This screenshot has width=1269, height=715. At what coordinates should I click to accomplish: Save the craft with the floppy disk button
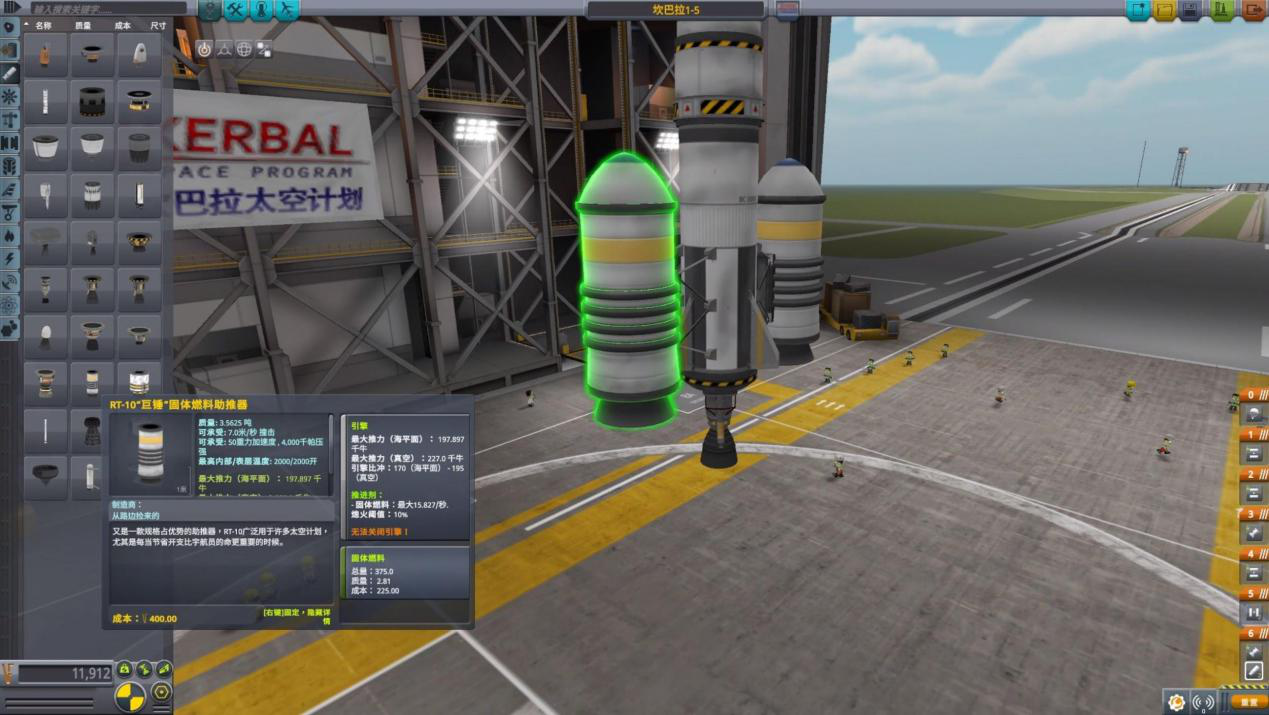click(1192, 10)
